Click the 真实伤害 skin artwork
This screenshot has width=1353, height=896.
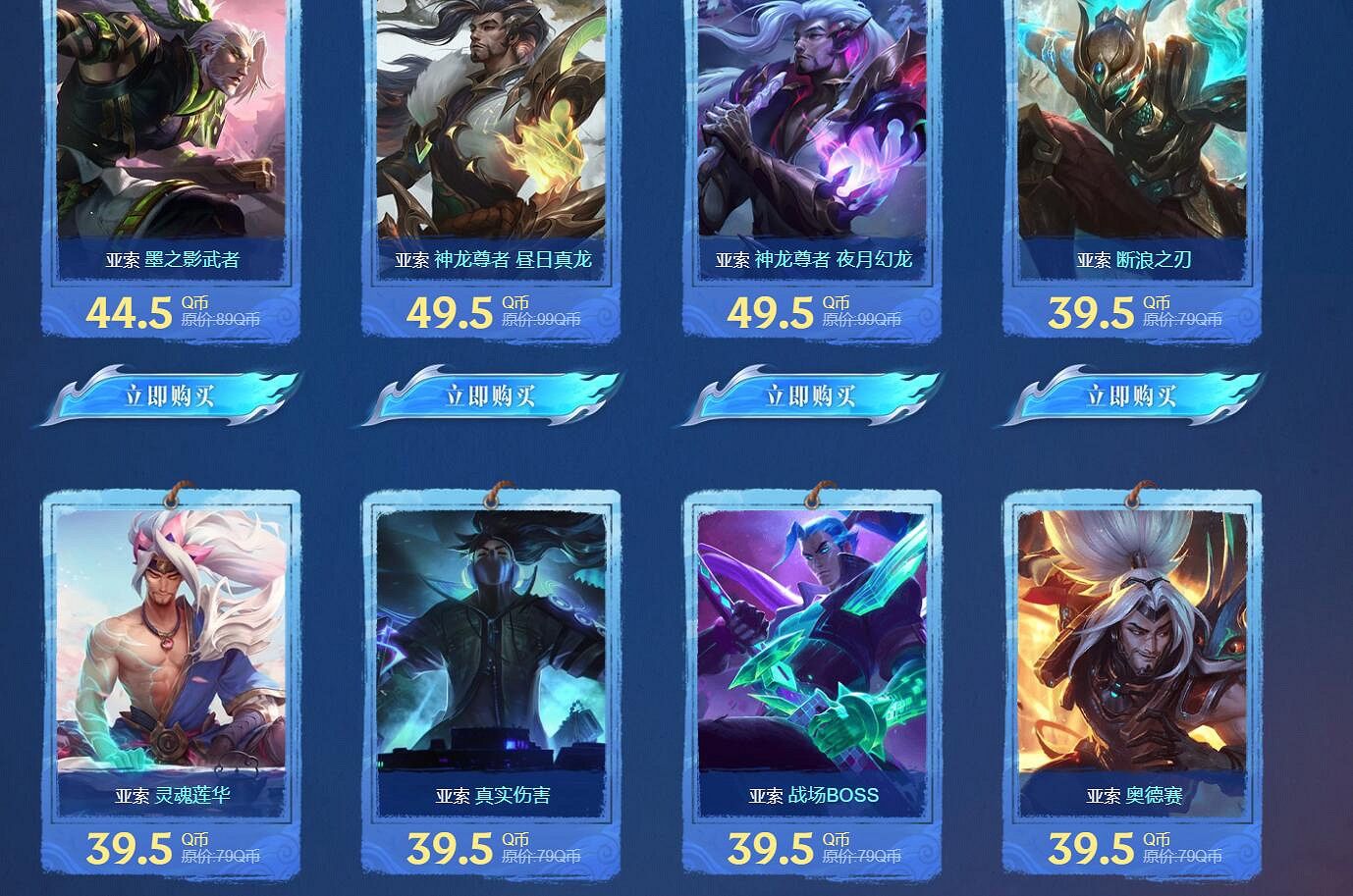pyautogui.click(x=491, y=638)
